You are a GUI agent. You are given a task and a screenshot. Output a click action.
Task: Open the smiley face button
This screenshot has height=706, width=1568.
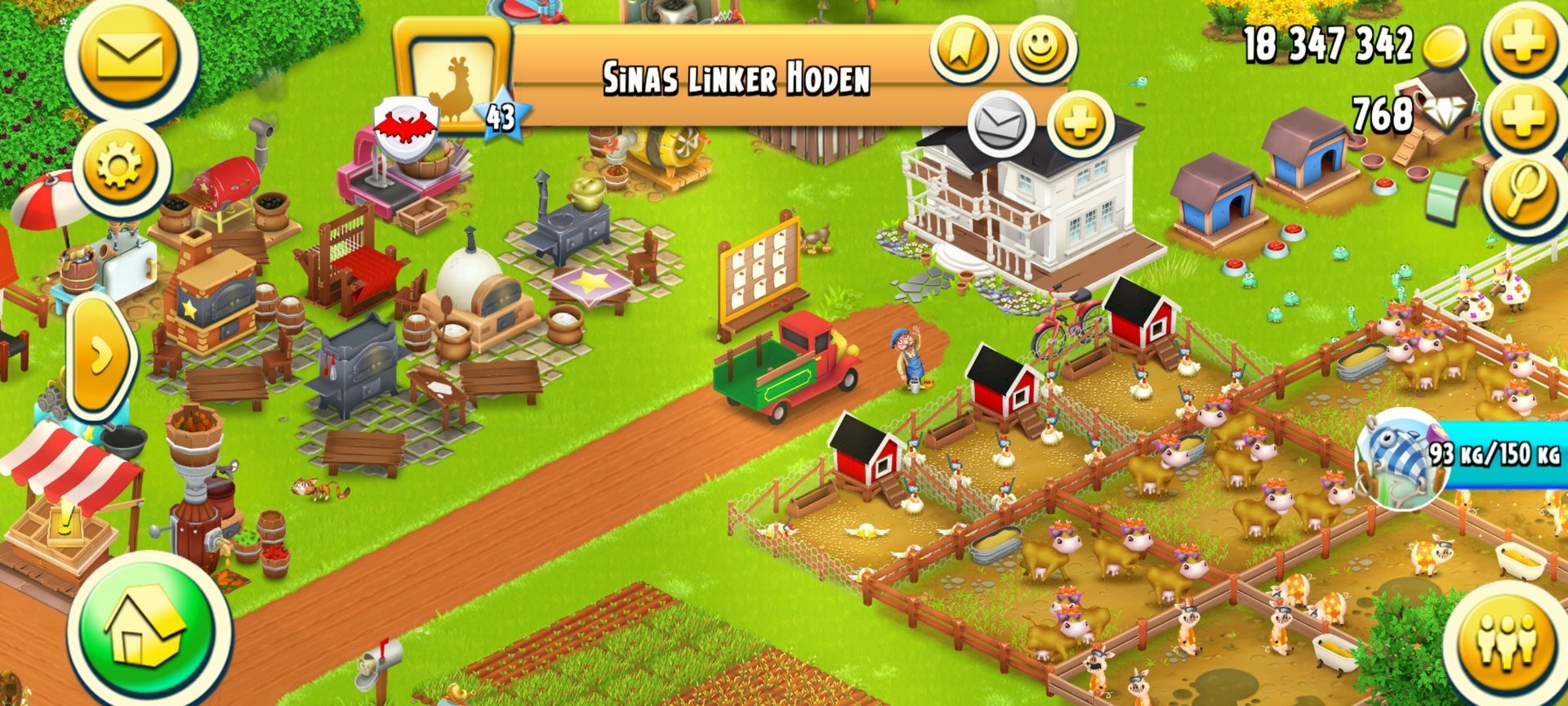(1042, 47)
